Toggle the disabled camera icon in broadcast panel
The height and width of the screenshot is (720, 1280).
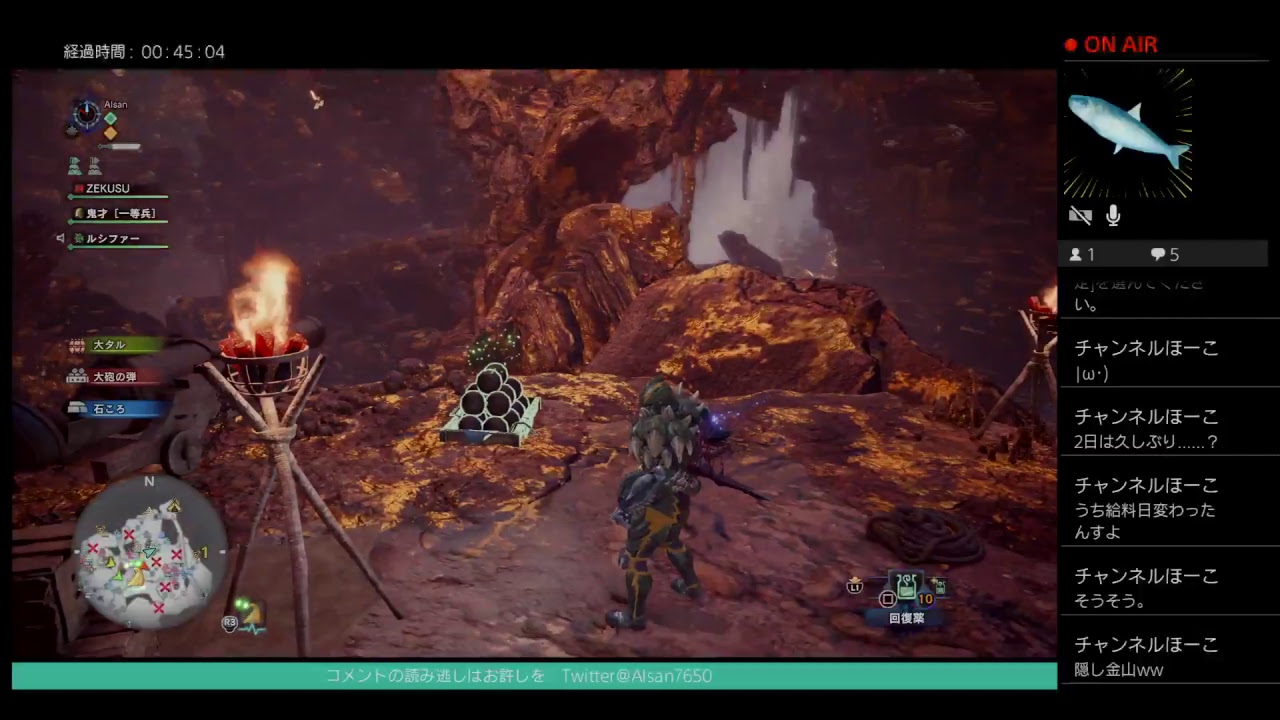pos(1081,215)
